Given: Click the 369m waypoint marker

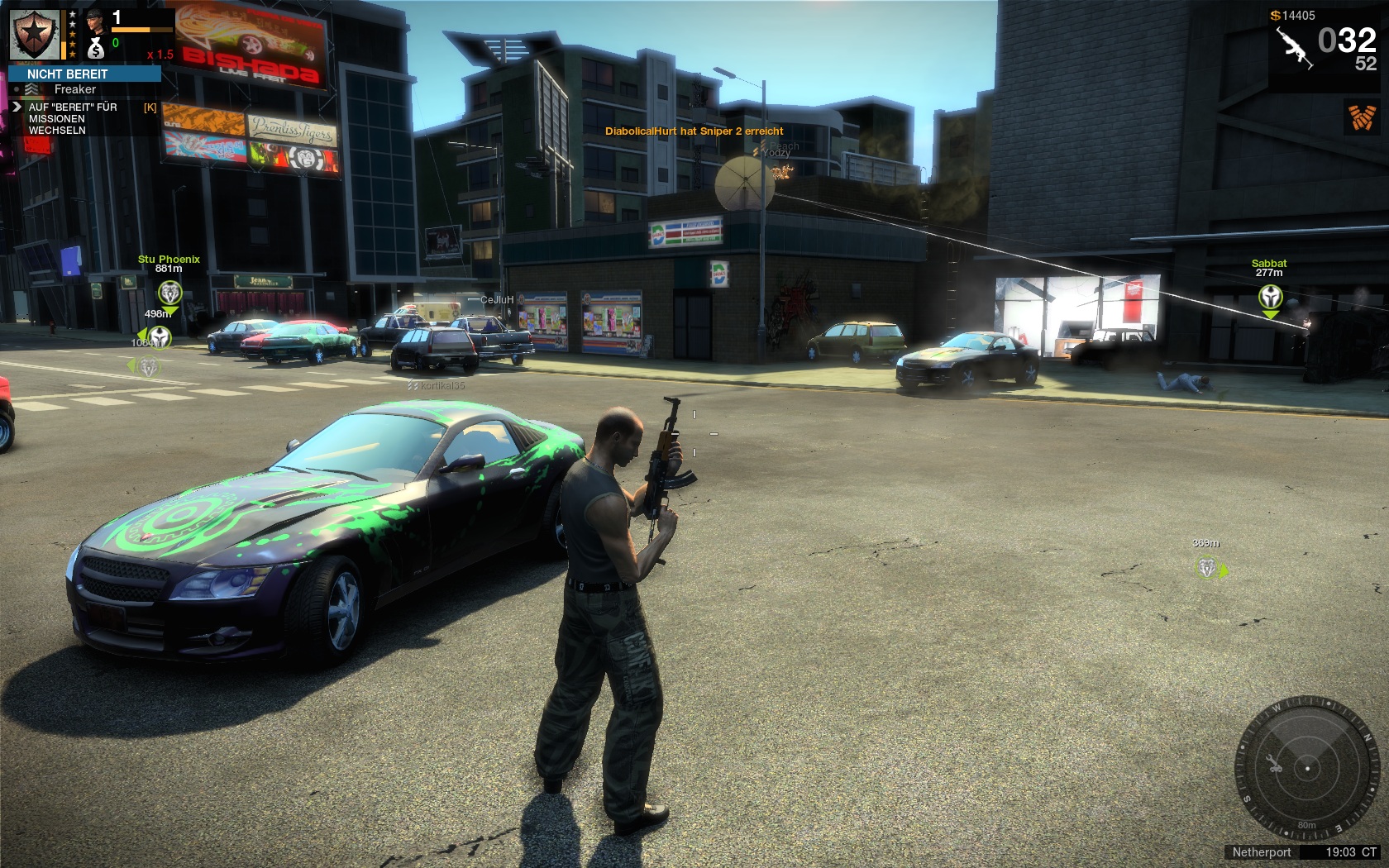Looking at the screenshot, I should tap(1208, 567).
